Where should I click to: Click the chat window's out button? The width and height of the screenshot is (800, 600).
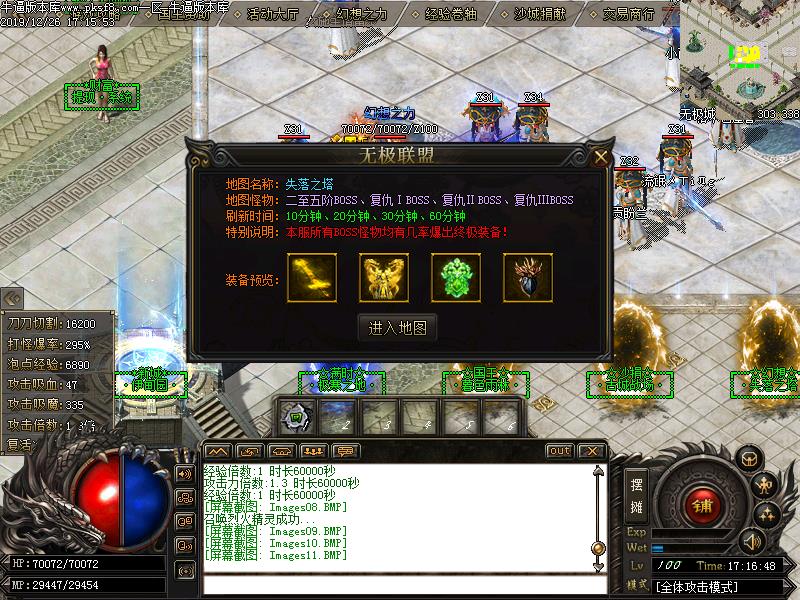coord(560,451)
